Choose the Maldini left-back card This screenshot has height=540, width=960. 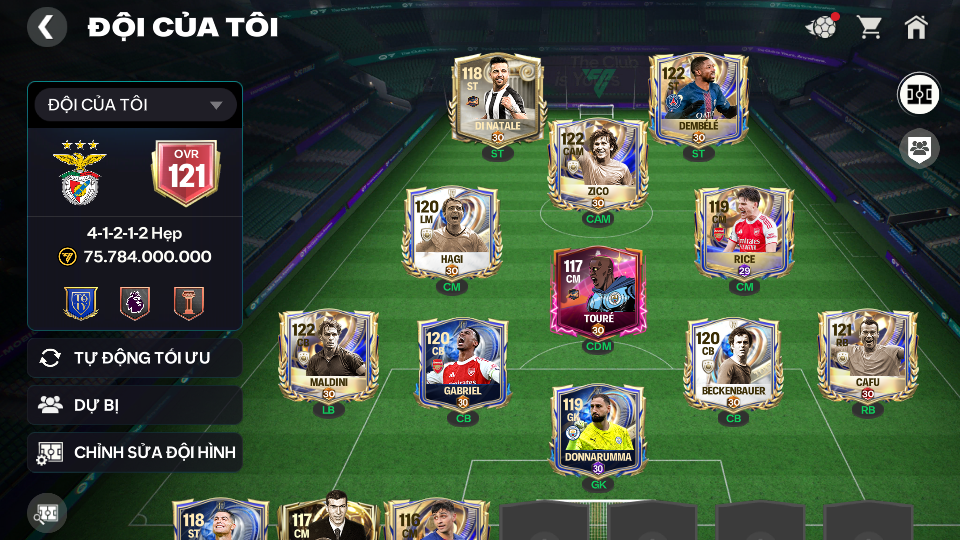tap(329, 358)
